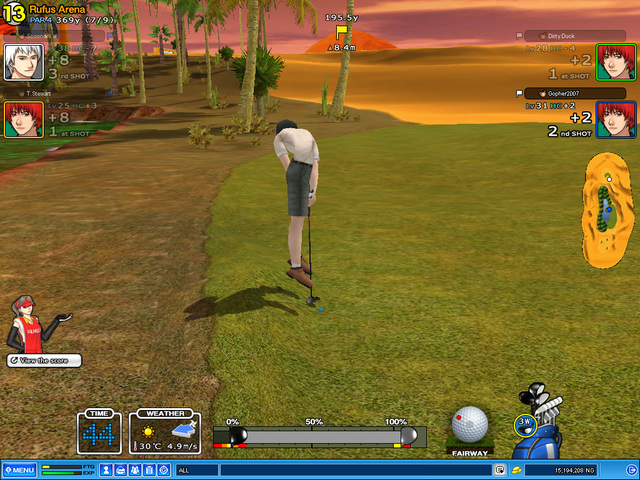Open the caddie character helper icon
The width and height of the screenshot is (640, 480).
coord(30,322)
